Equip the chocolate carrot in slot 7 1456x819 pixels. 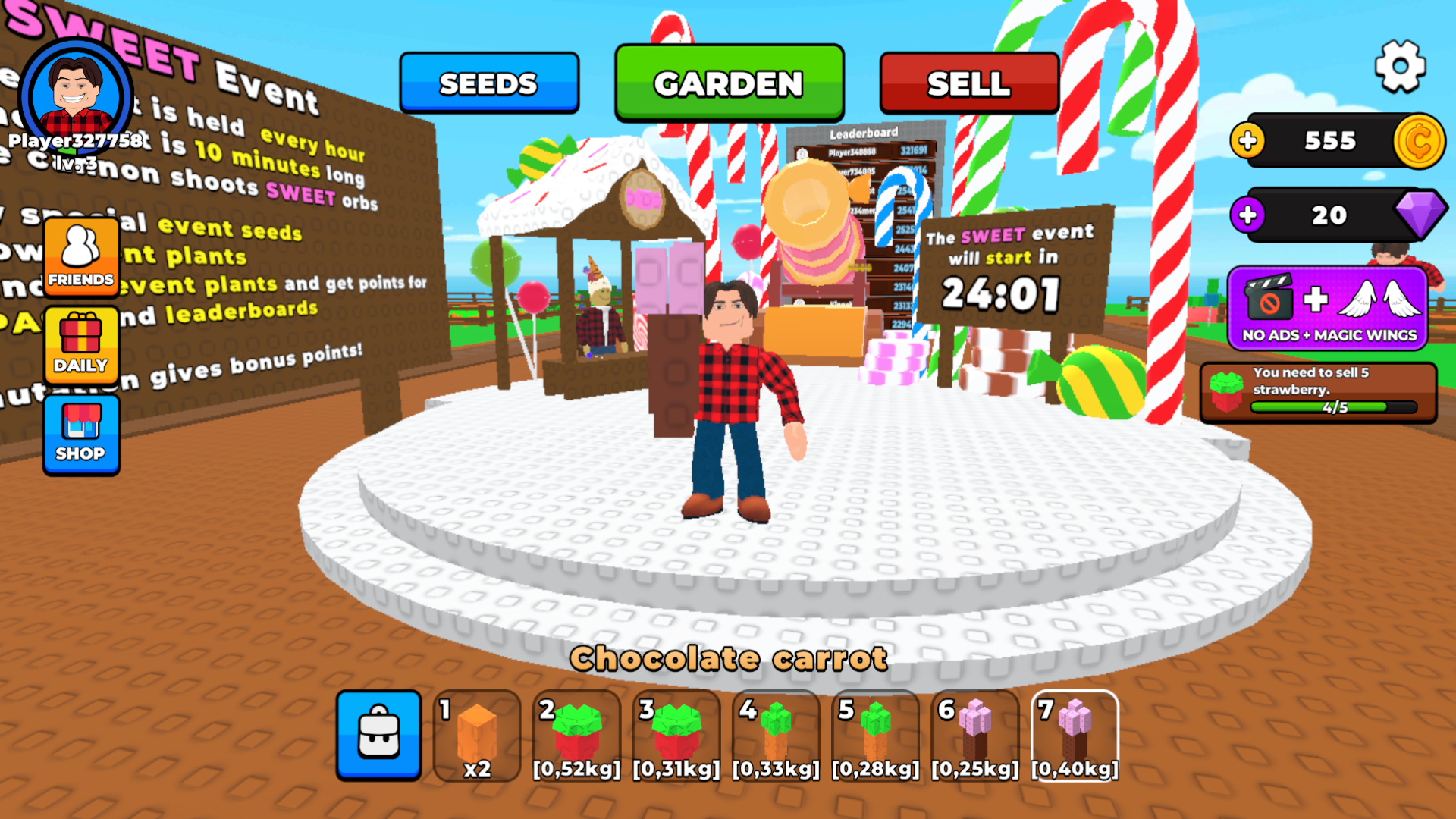tap(1075, 736)
